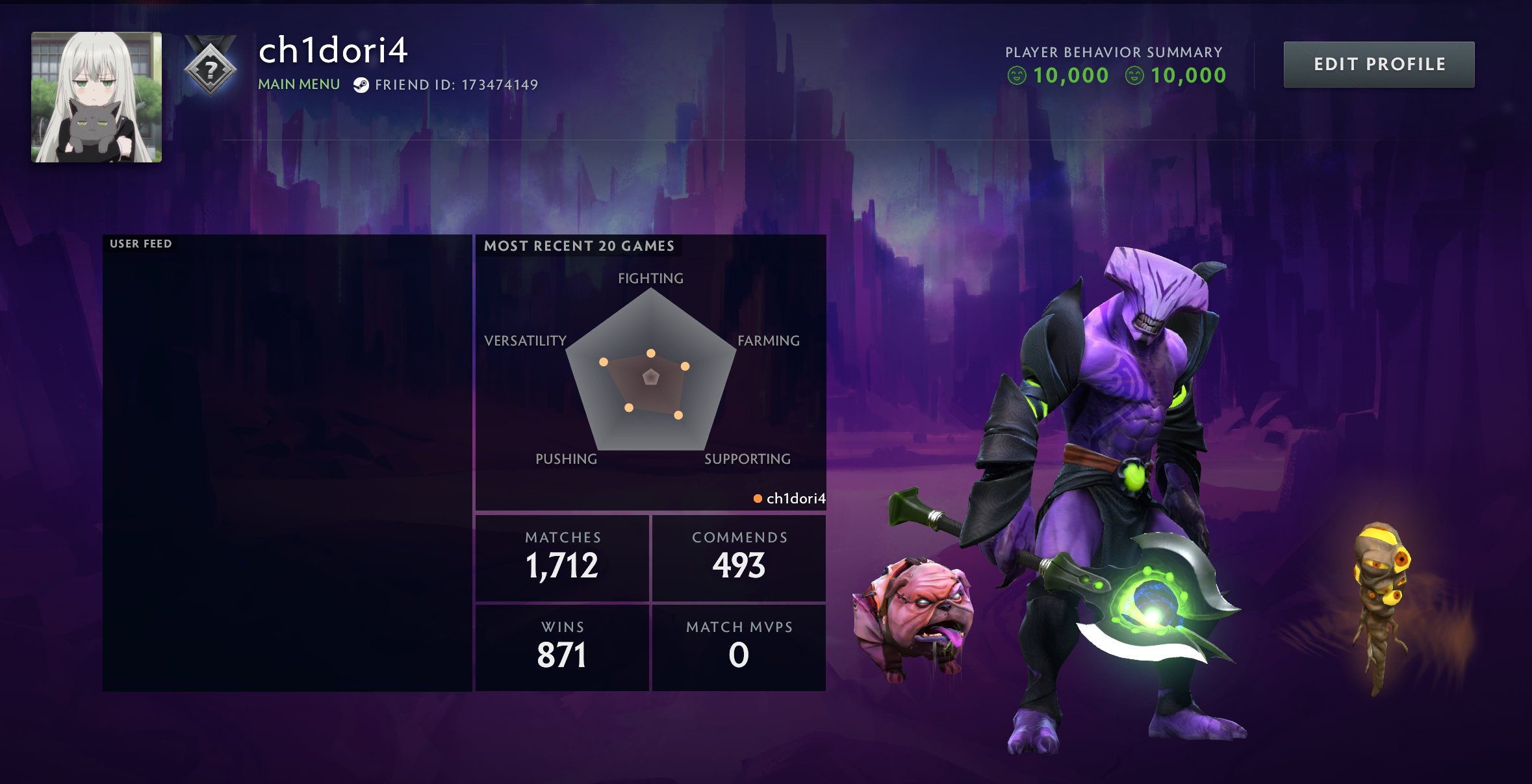Return via the Main Menu link
Viewport: 1532px width, 784px height.
[x=299, y=84]
